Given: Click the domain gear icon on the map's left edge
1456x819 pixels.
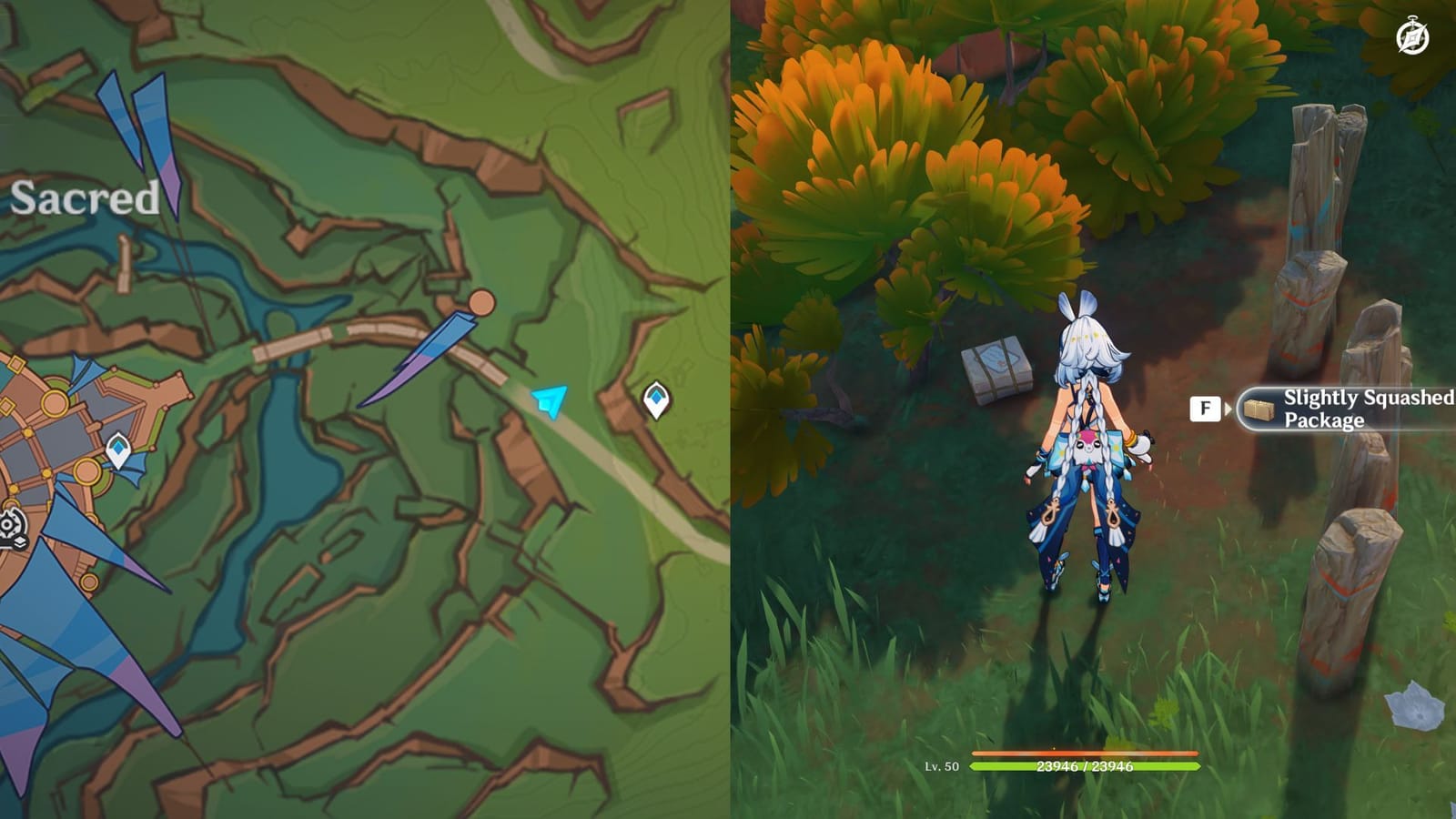Looking at the screenshot, I should 9,523.
